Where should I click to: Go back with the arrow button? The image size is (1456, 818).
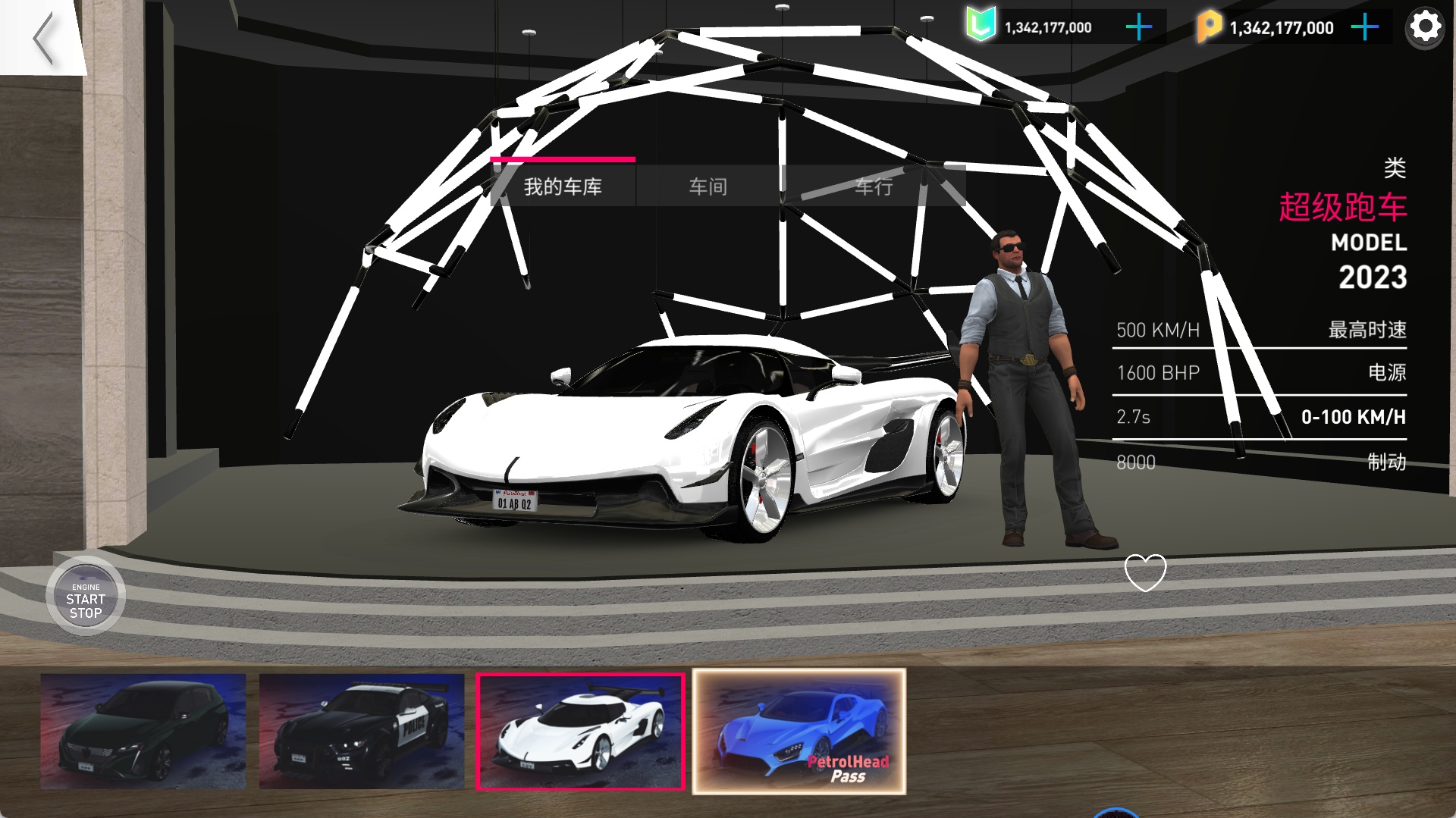pyautogui.click(x=43, y=38)
